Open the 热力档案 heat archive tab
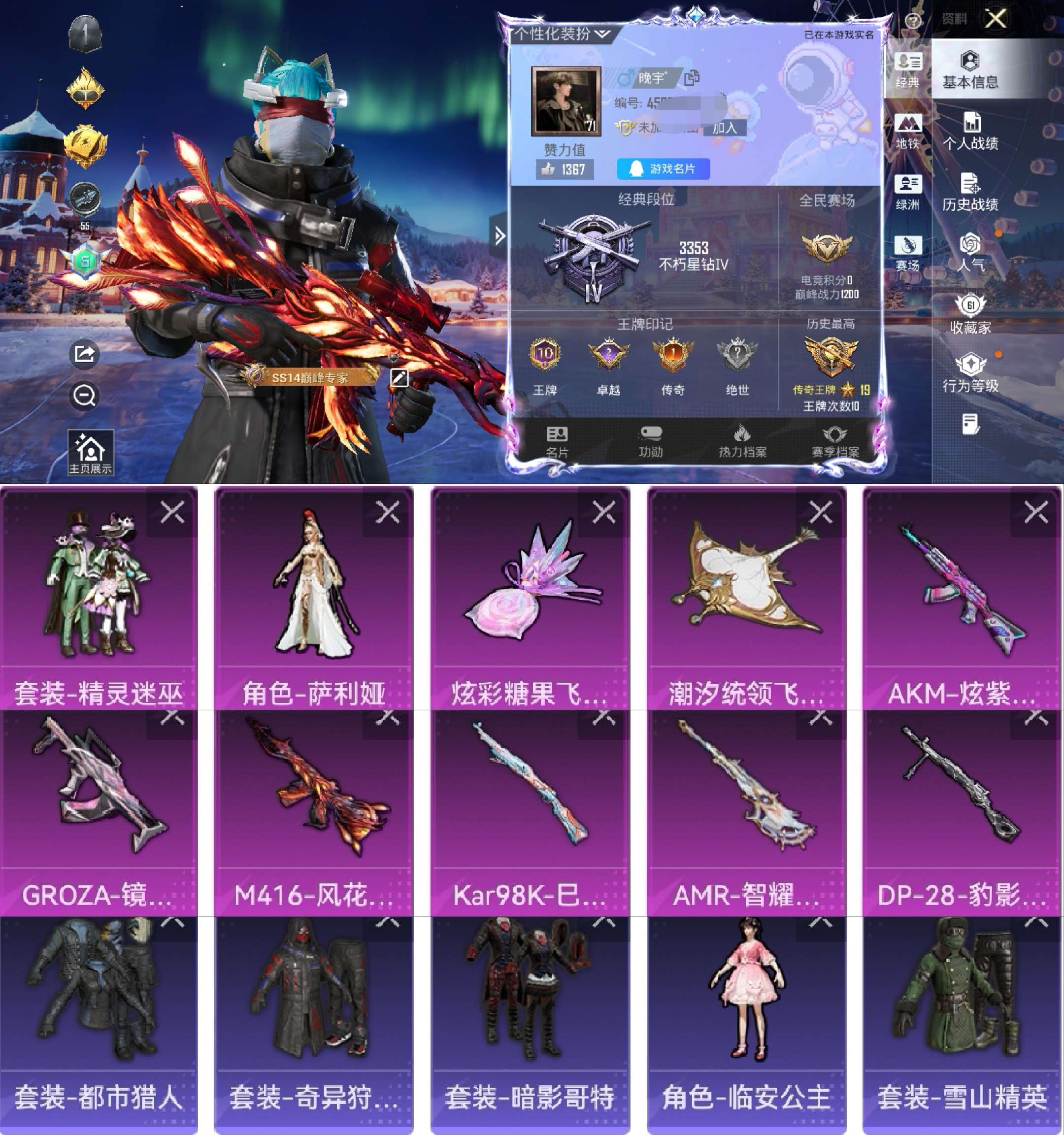Viewport: 1064px width, 1135px height. pyautogui.click(x=742, y=441)
